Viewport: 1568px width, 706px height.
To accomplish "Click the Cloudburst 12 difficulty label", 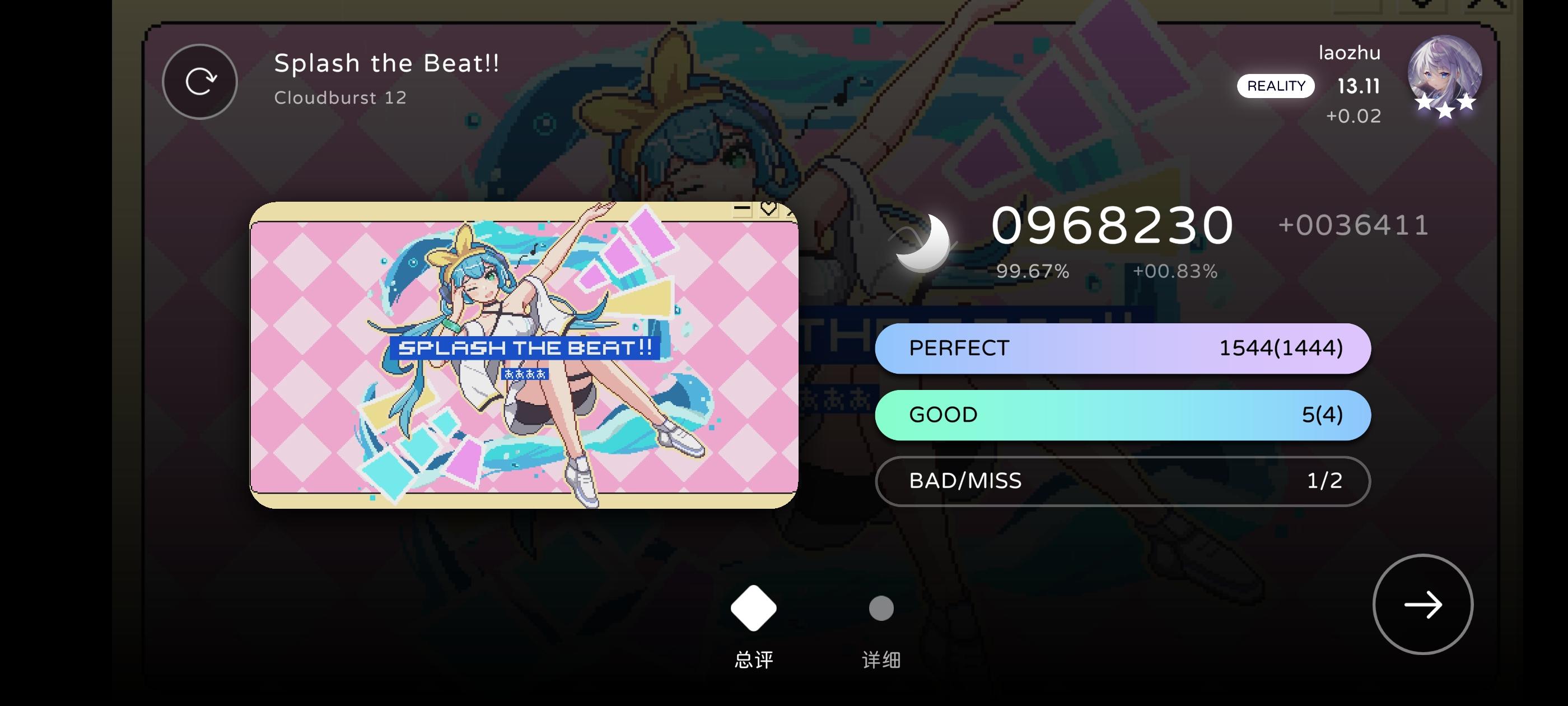I will 340,97.
